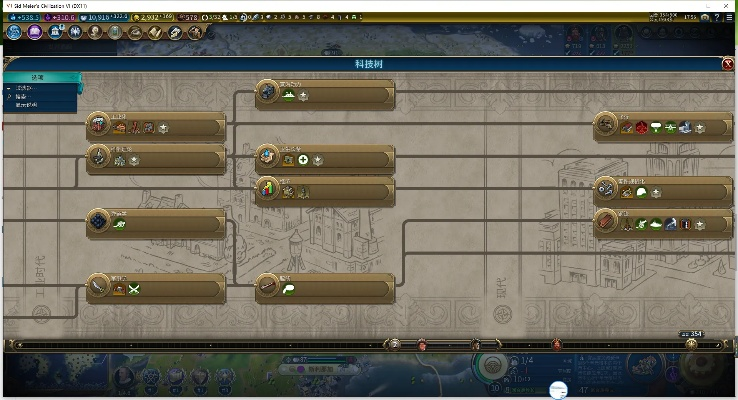Click the question mark help button
738x400 pixels.
point(715,19)
